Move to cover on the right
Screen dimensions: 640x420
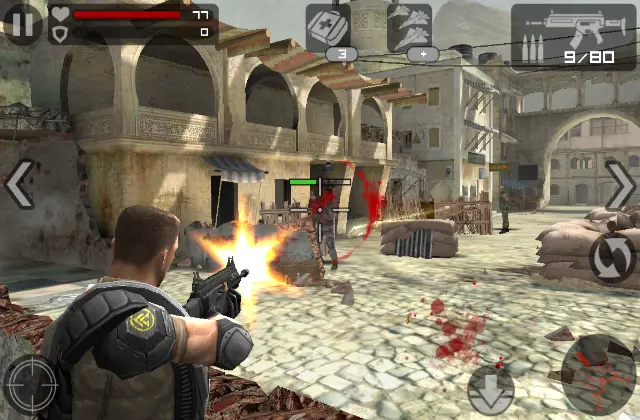click(x=620, y=184)
